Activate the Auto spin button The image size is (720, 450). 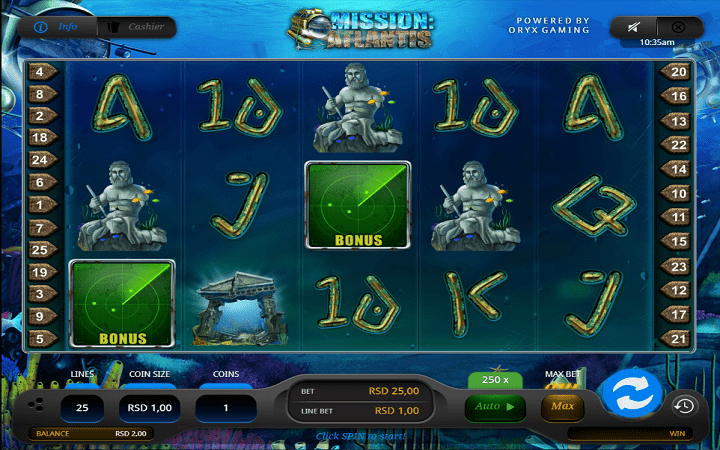[x=496, y=407]
